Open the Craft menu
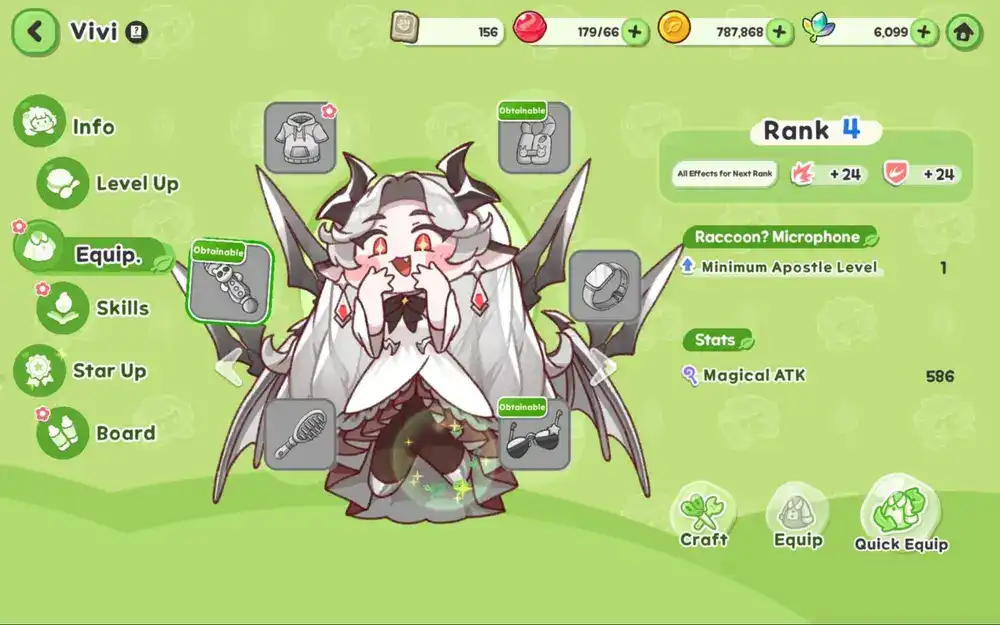This screenshot has width=1000, height=625. [x=704, y=517]
